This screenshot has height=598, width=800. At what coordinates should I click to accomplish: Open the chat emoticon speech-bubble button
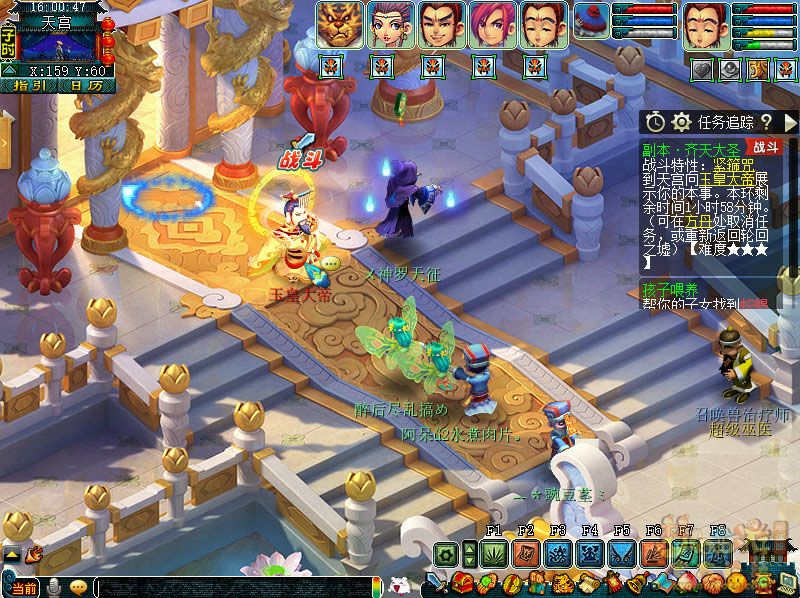(x=78, y=588)
